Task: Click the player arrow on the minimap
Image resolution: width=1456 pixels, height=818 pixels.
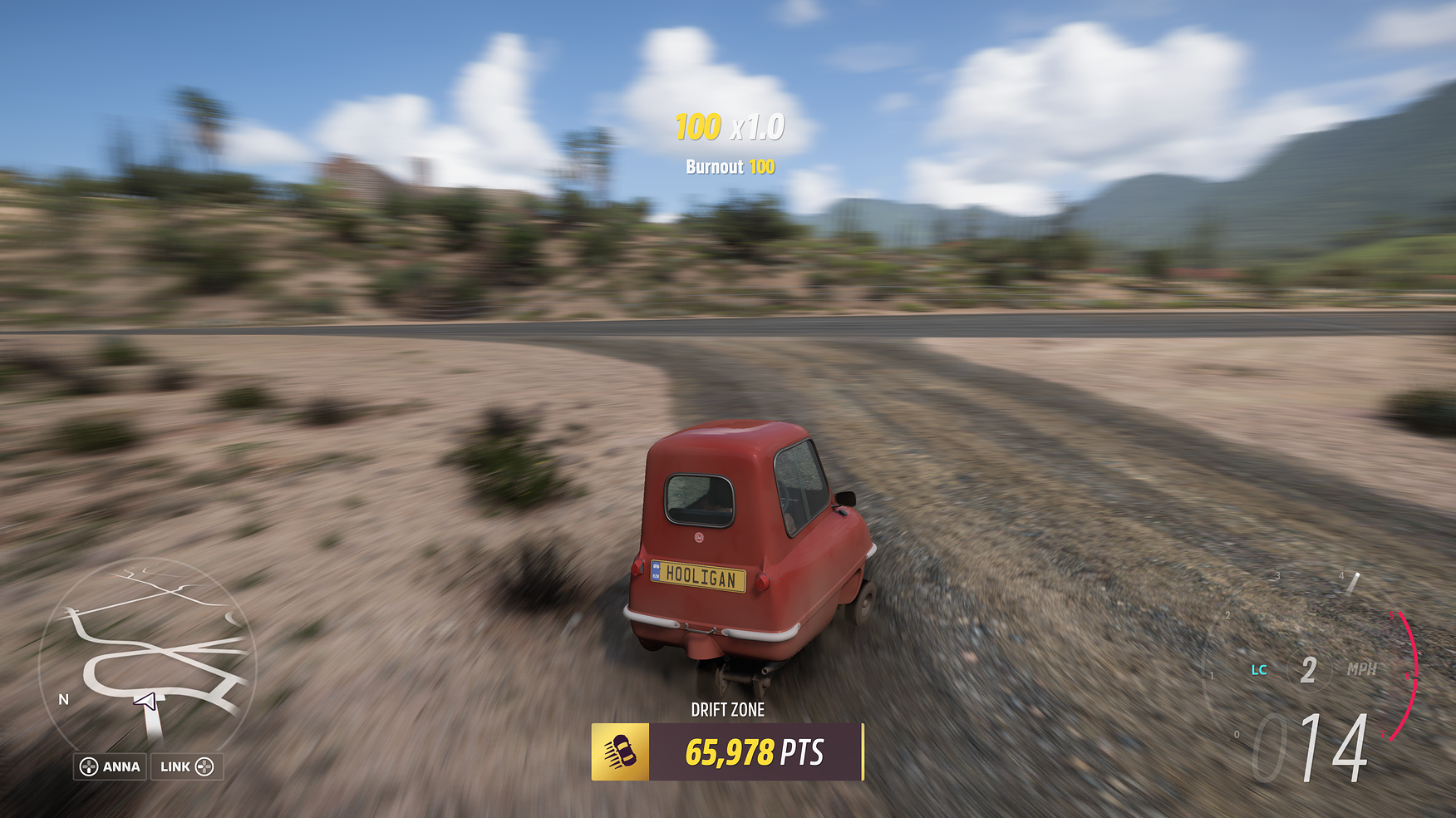Action: click(146, 702)
